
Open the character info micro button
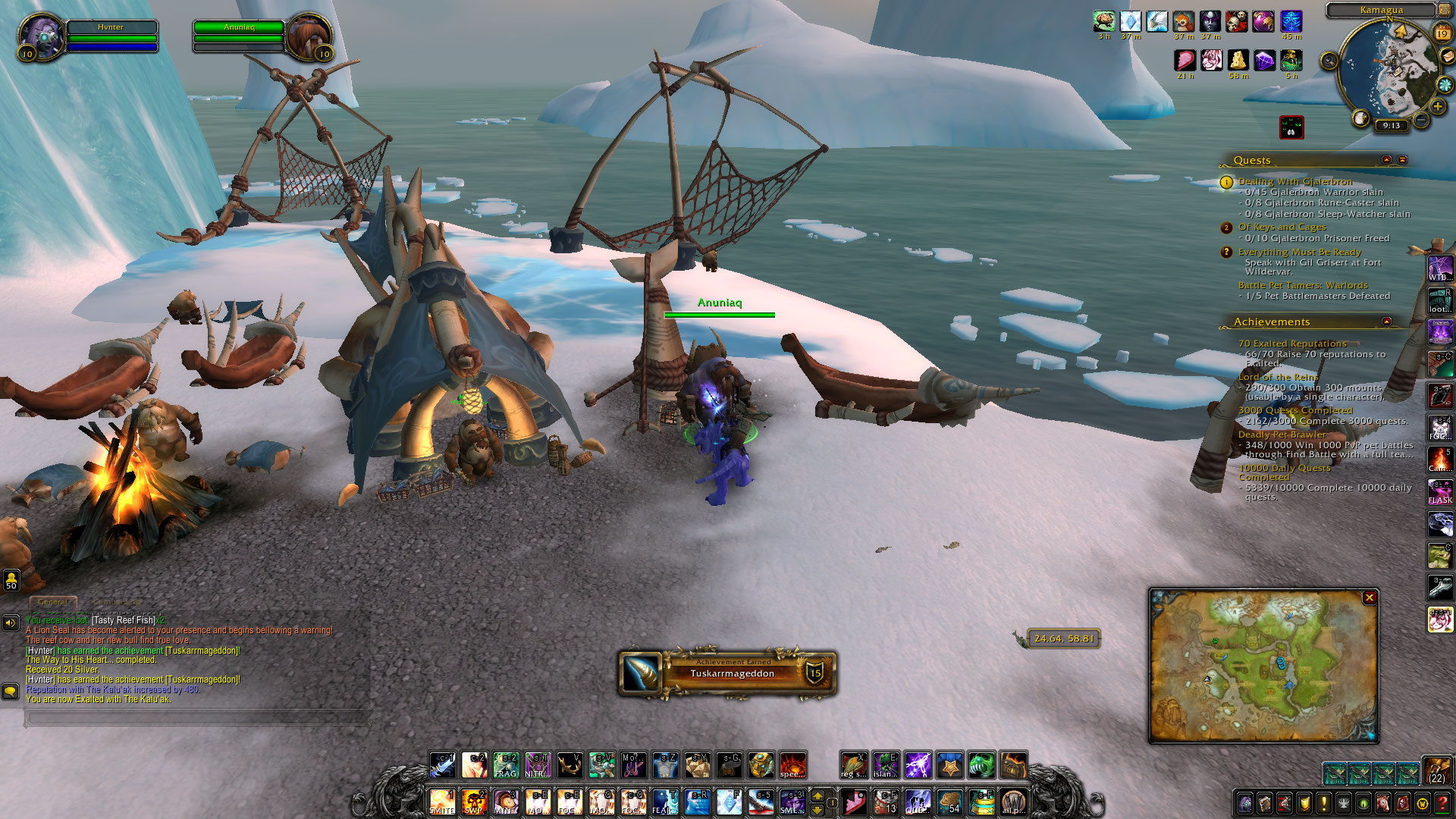pos(1245,803)
